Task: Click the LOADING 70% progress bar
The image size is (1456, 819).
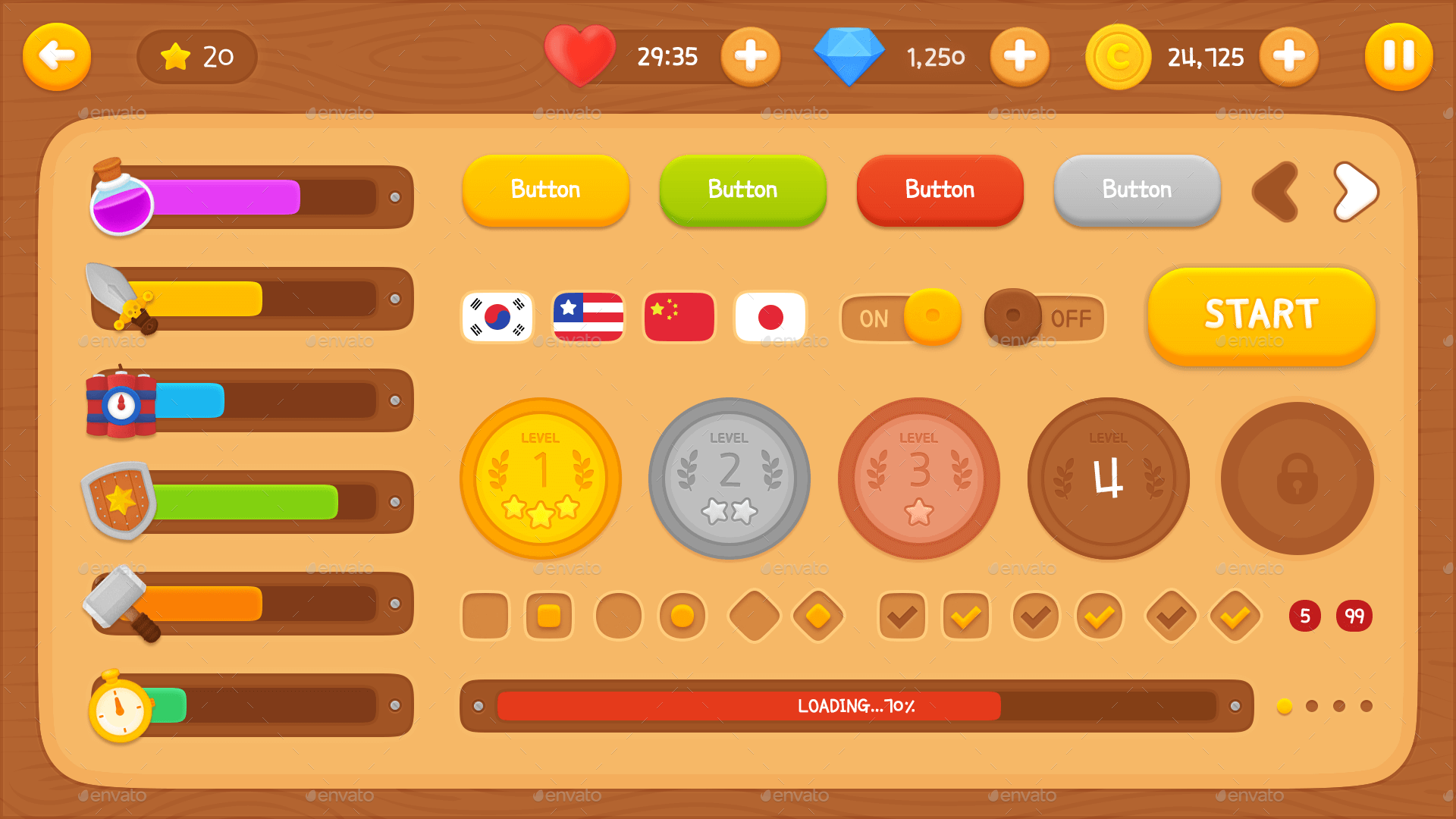Action: [x=855, y=705]
